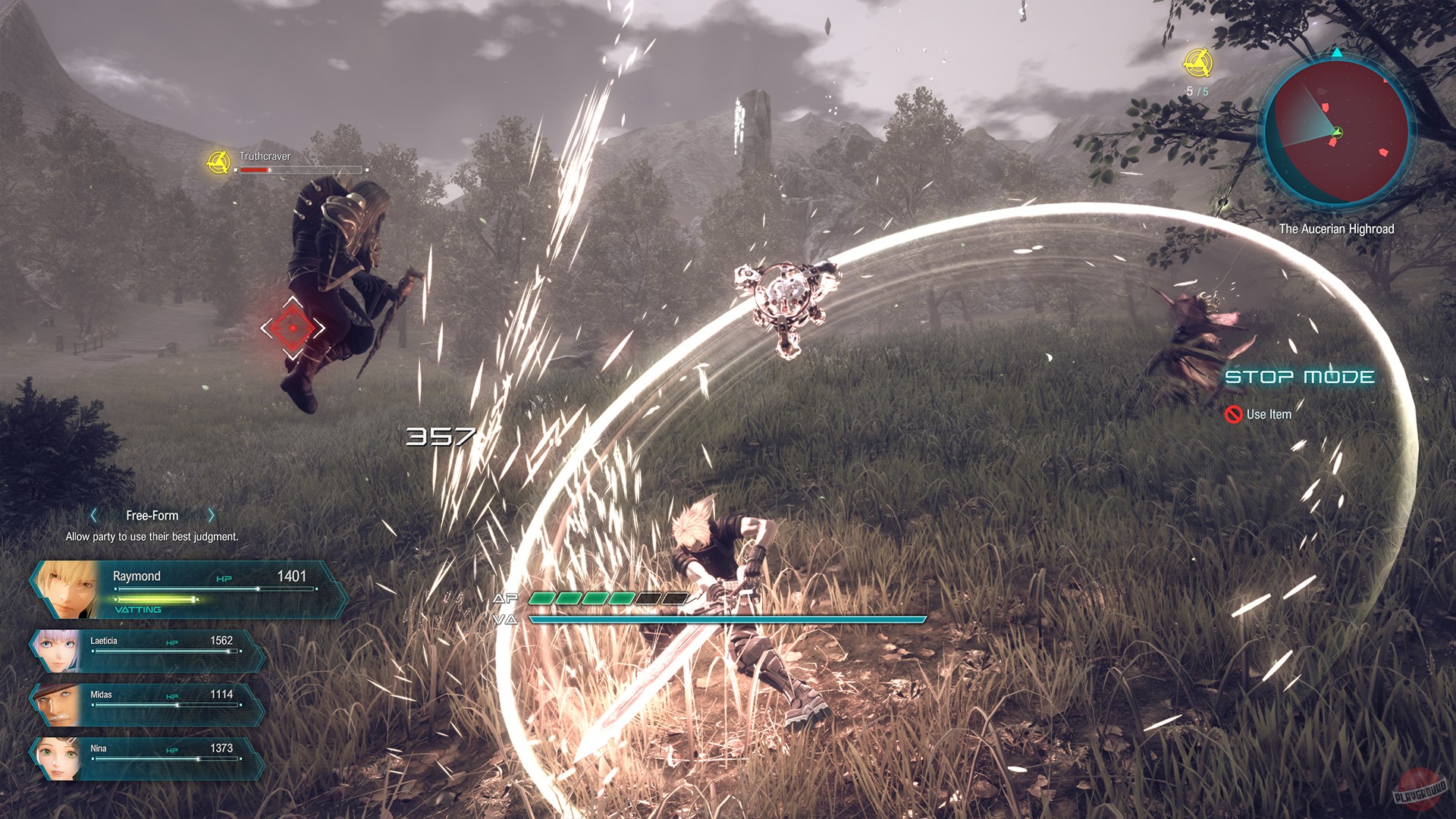
Task: Click the left chevron beside Free-Form
Action: pyautogui.click(x=93, y=515)
